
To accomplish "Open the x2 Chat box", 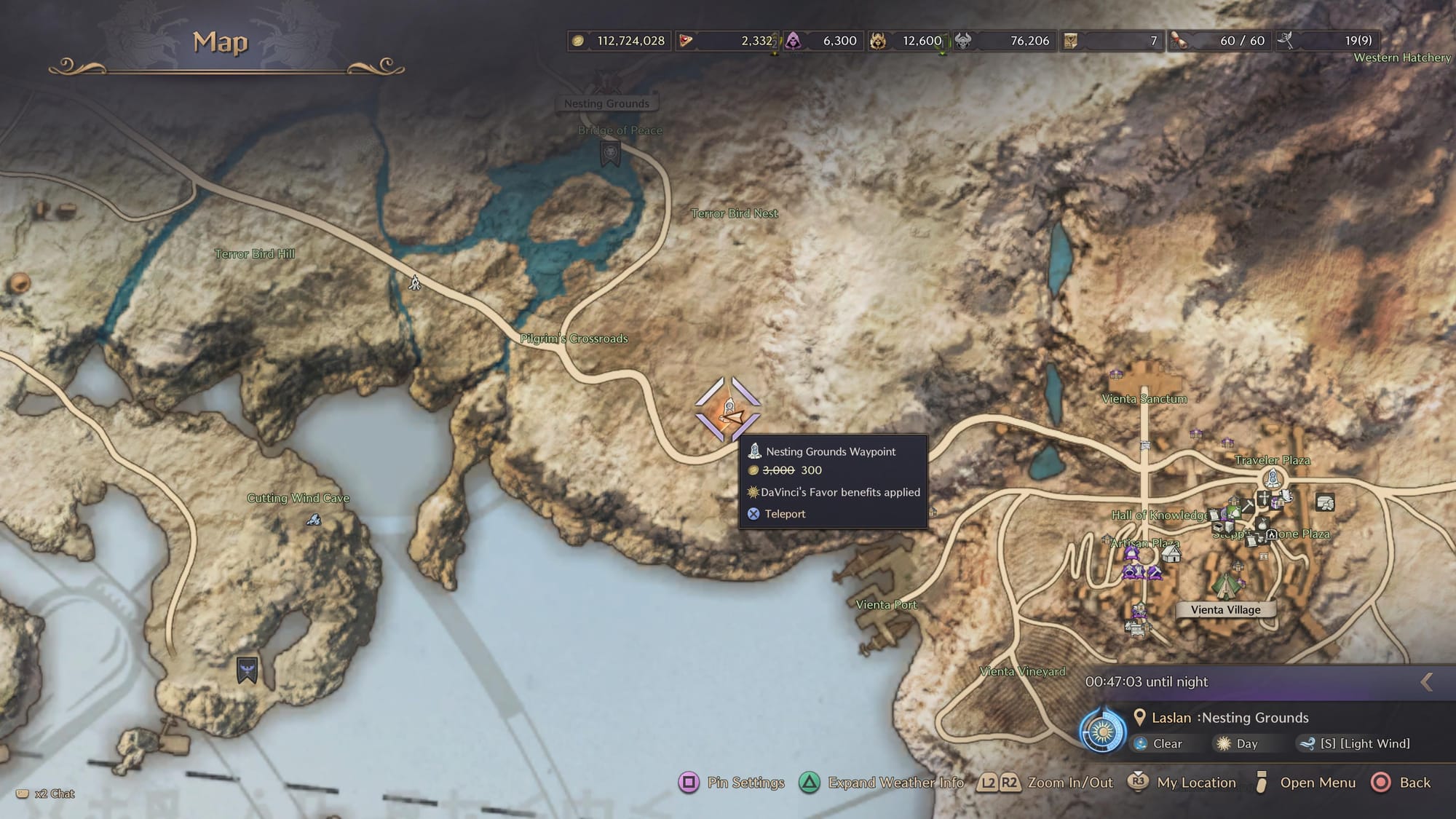I will click(x=46, y=794).
